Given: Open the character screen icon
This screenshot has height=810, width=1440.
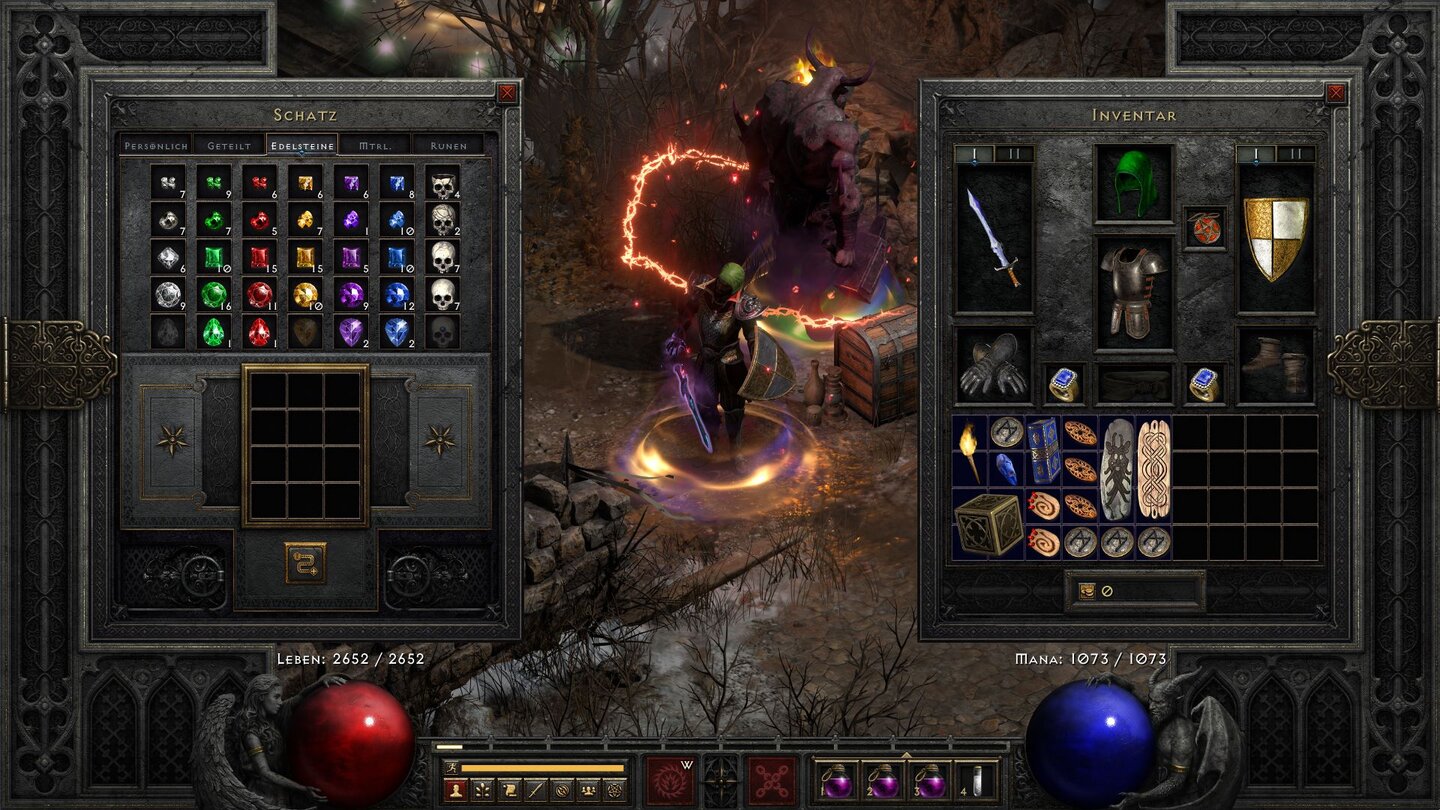Looking at the screenshot, I should [x=455, y=790].
